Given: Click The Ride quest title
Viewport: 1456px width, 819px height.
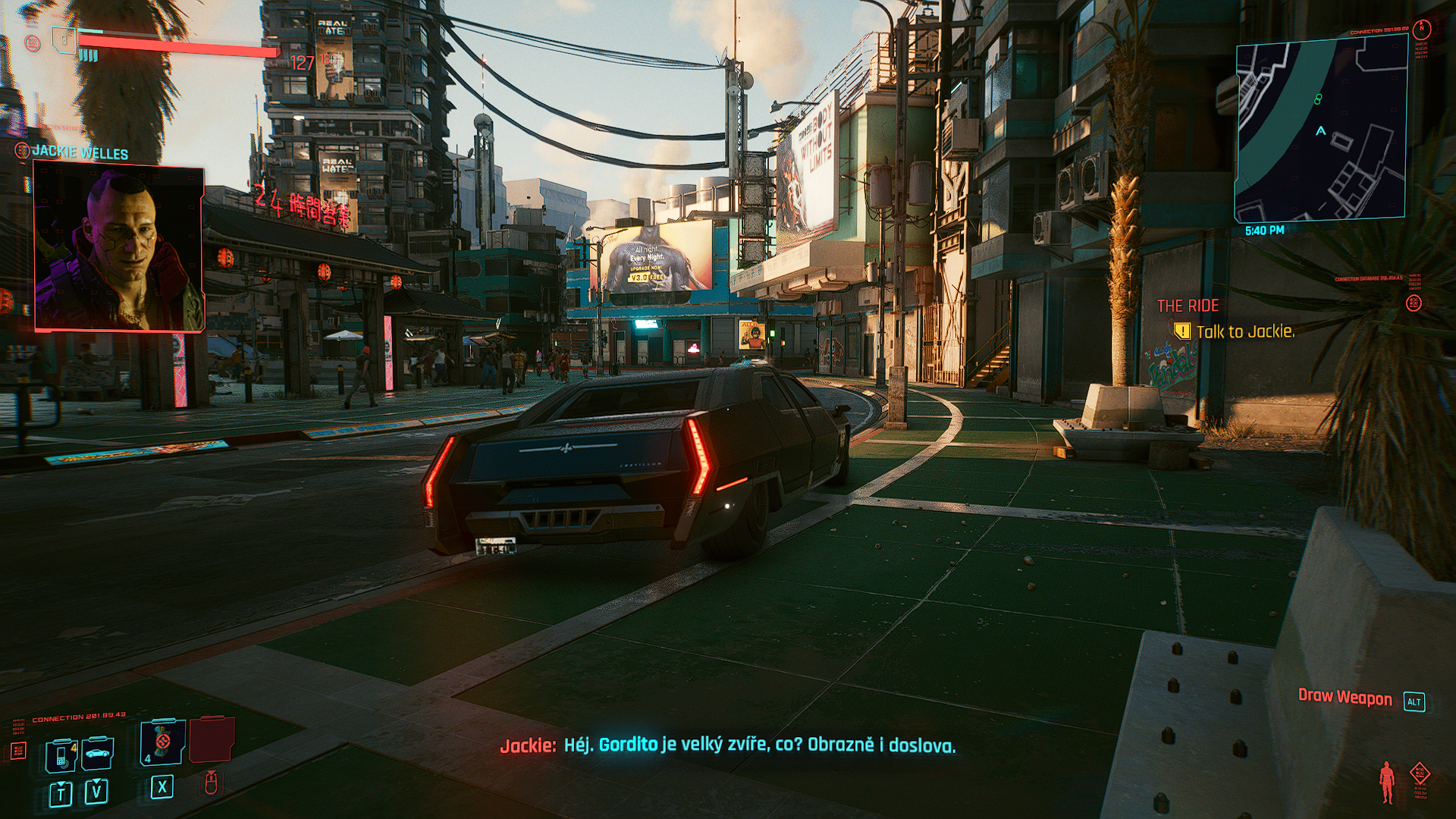Looking at the screenshot, I should click(1188, 306).
